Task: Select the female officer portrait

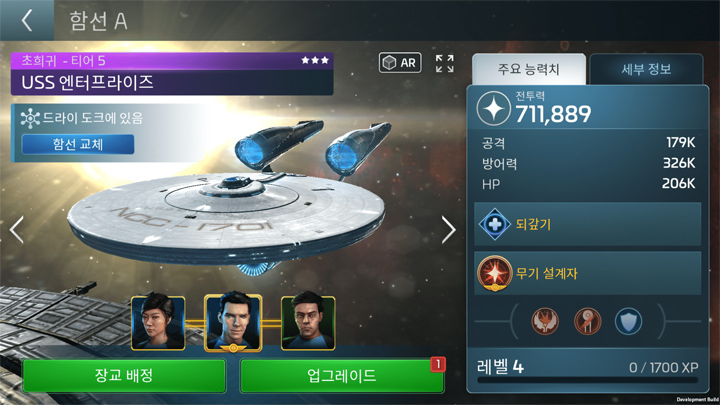Action: coord(158,322)
